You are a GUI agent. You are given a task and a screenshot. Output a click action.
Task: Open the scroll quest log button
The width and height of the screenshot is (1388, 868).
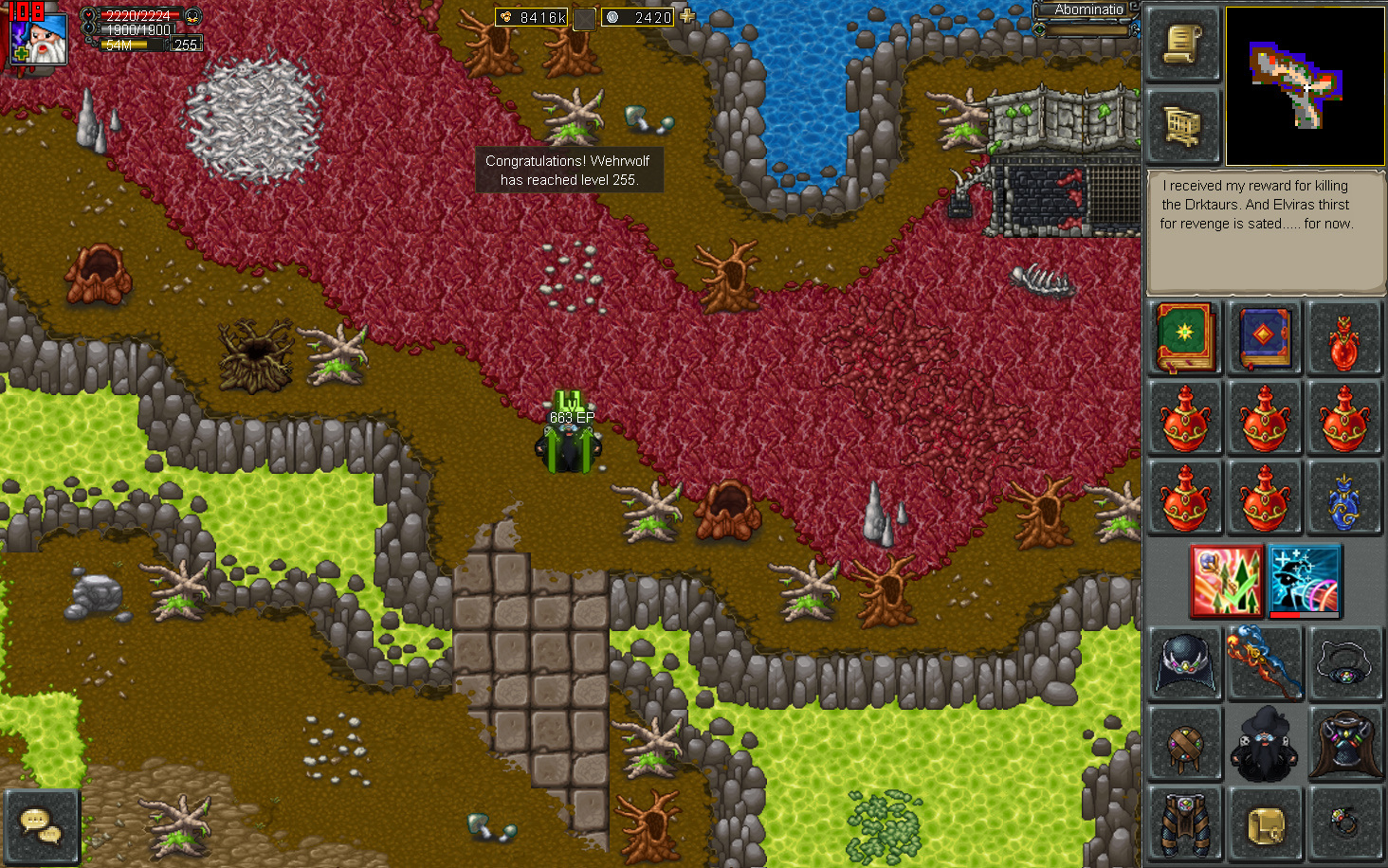1182,45
